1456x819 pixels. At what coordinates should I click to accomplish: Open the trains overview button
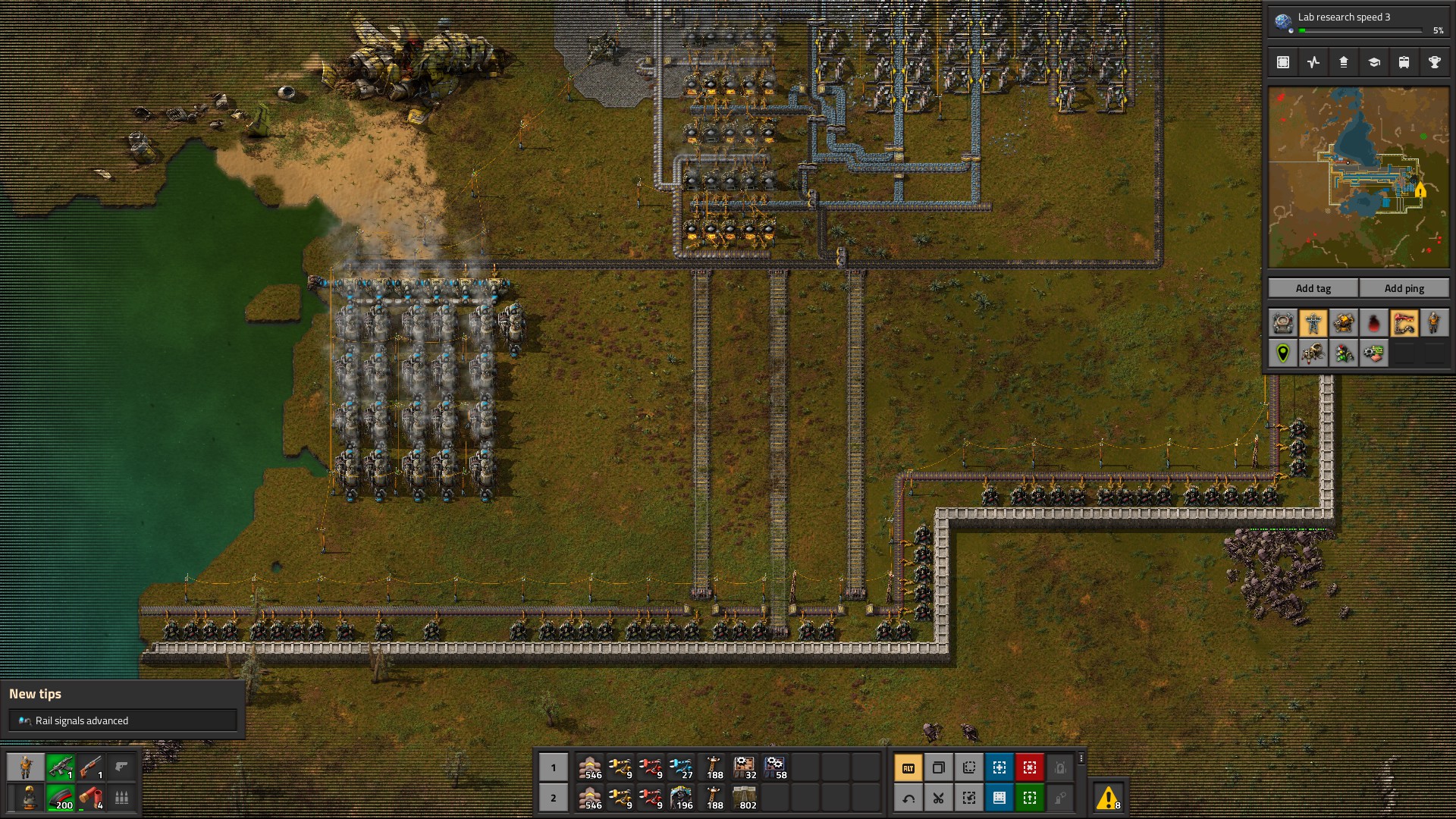(1404, 62)
